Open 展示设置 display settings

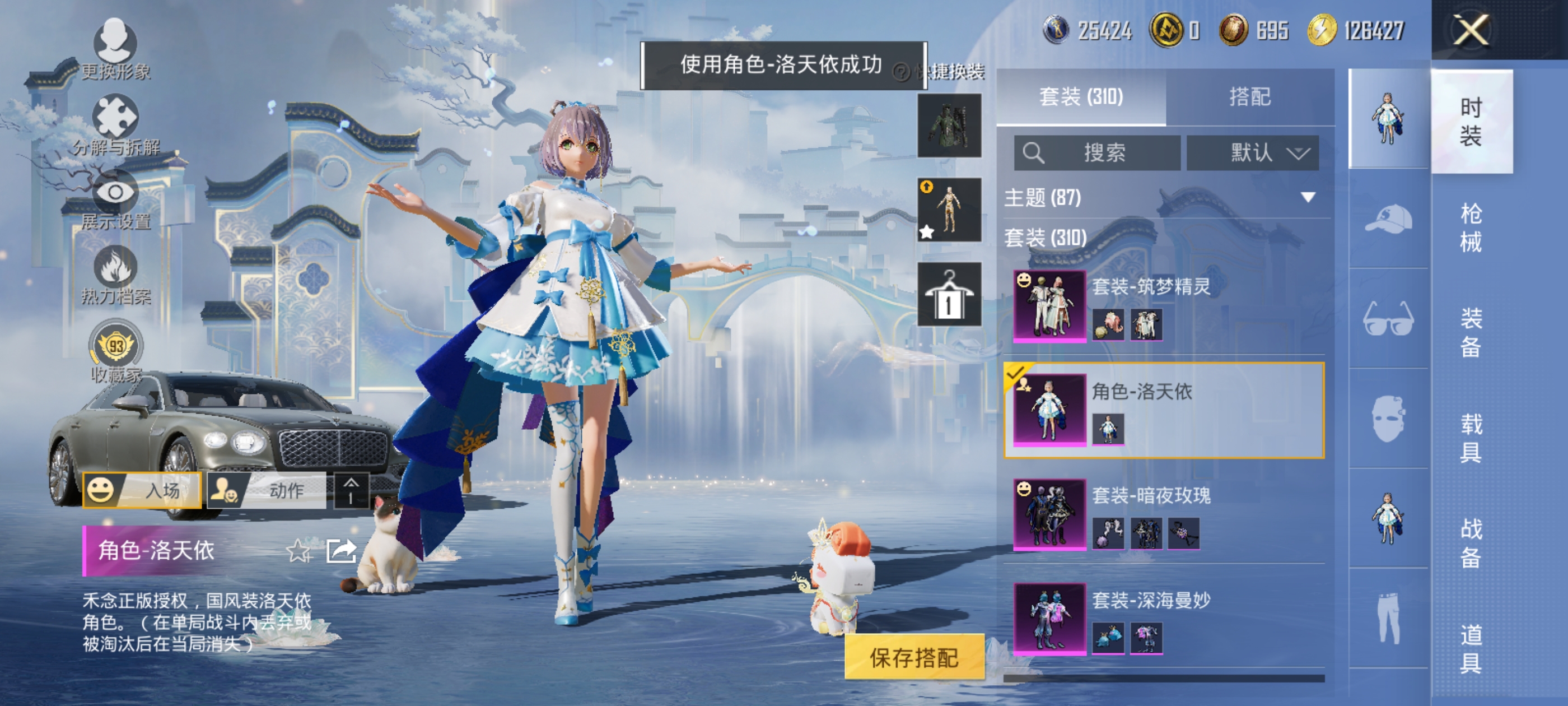click(115, 200)
